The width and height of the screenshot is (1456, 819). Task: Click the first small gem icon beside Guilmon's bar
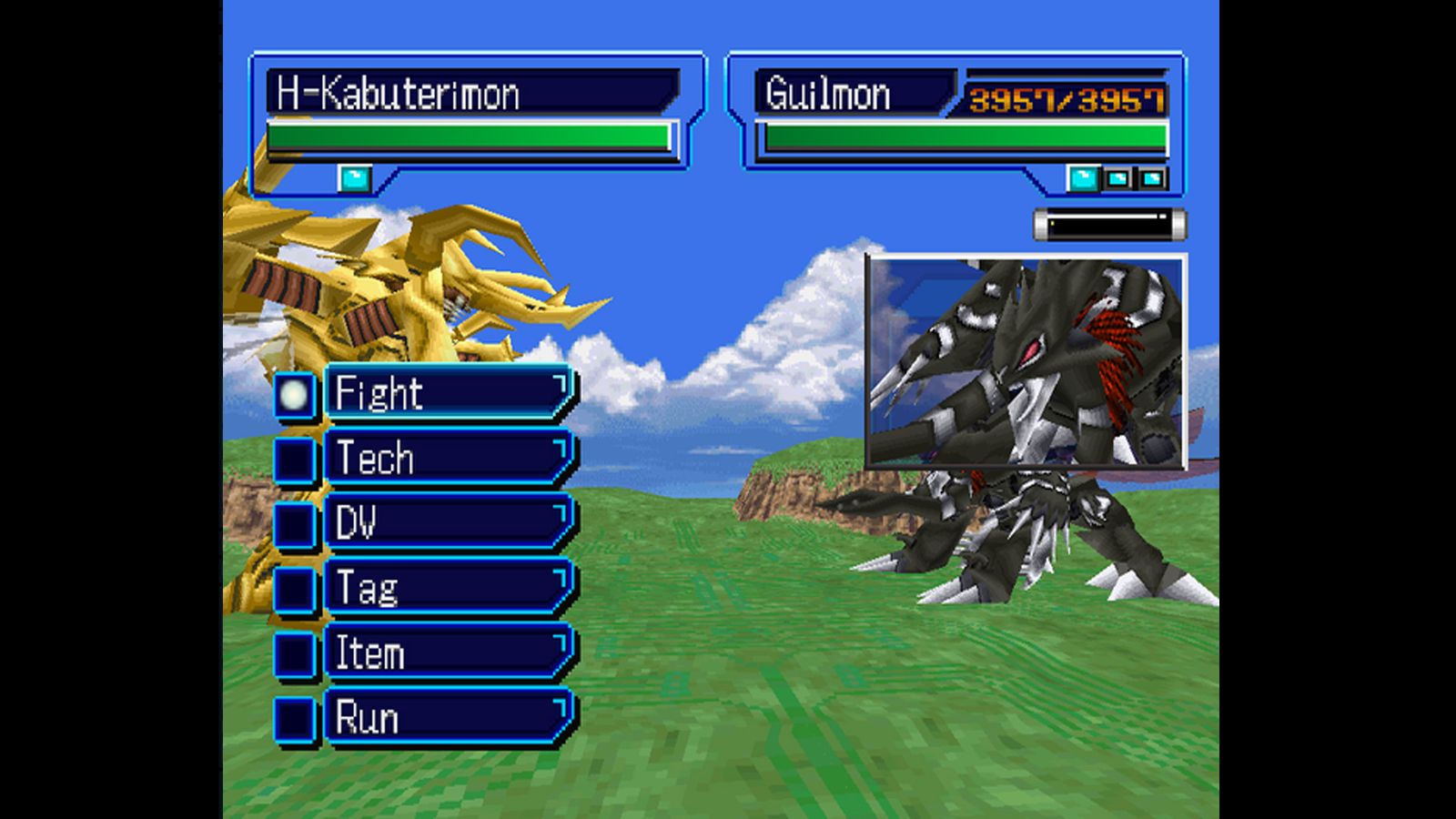[1116, 178]
